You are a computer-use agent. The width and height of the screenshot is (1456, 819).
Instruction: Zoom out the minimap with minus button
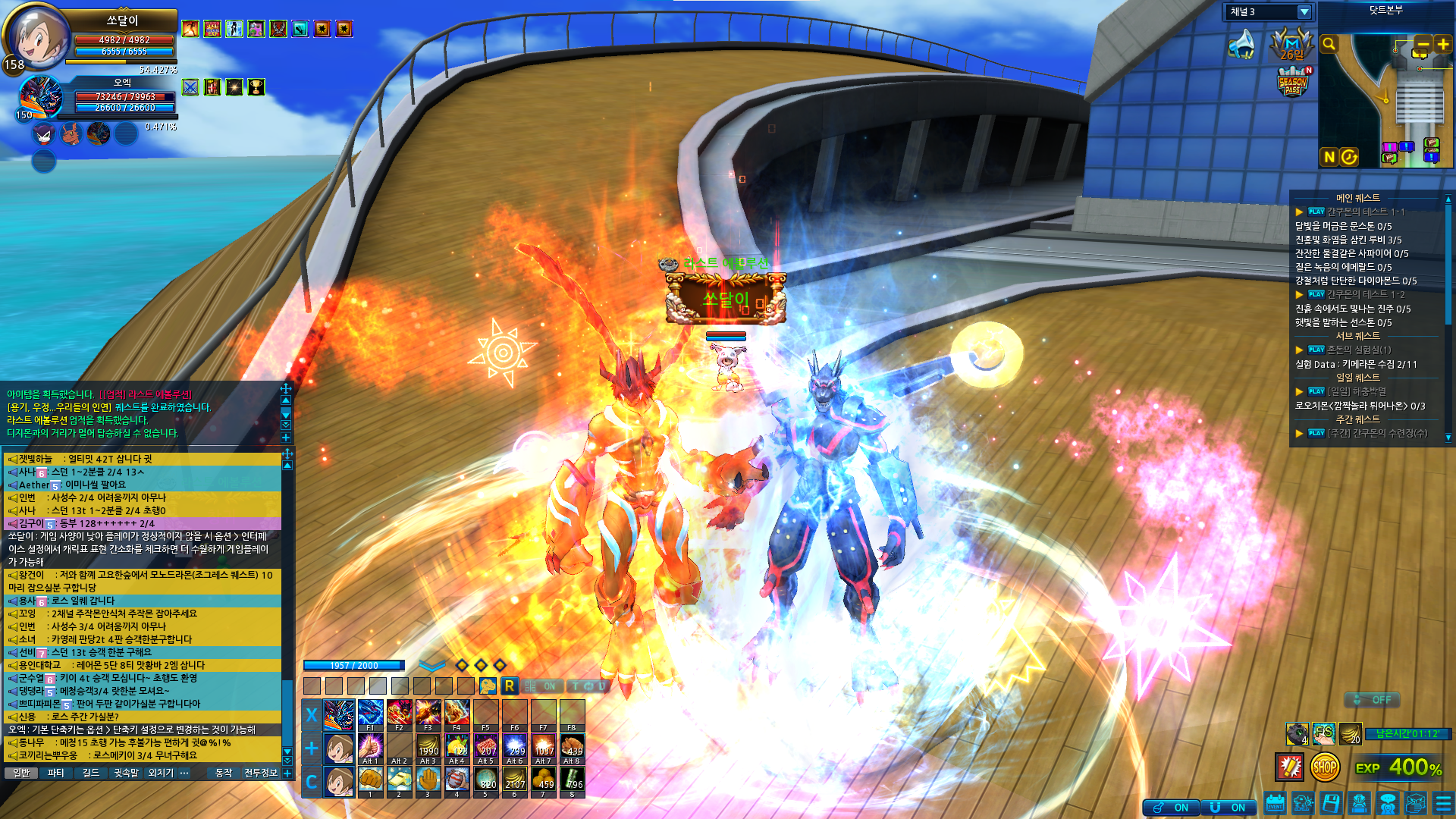pos(1422,45)
